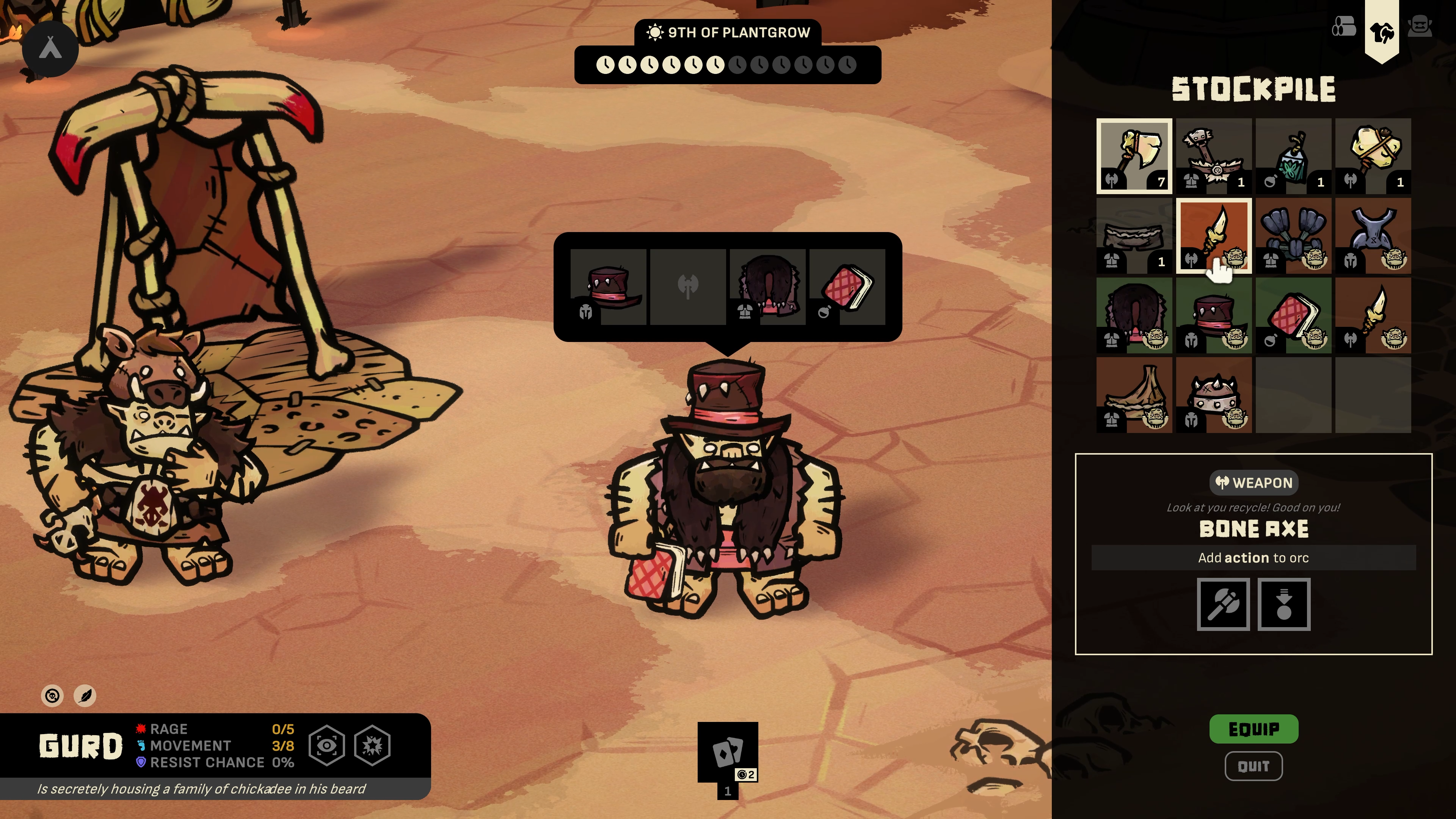
Task: Click Gurd's empty weapon slot
Action: click(x=688, y=287)
